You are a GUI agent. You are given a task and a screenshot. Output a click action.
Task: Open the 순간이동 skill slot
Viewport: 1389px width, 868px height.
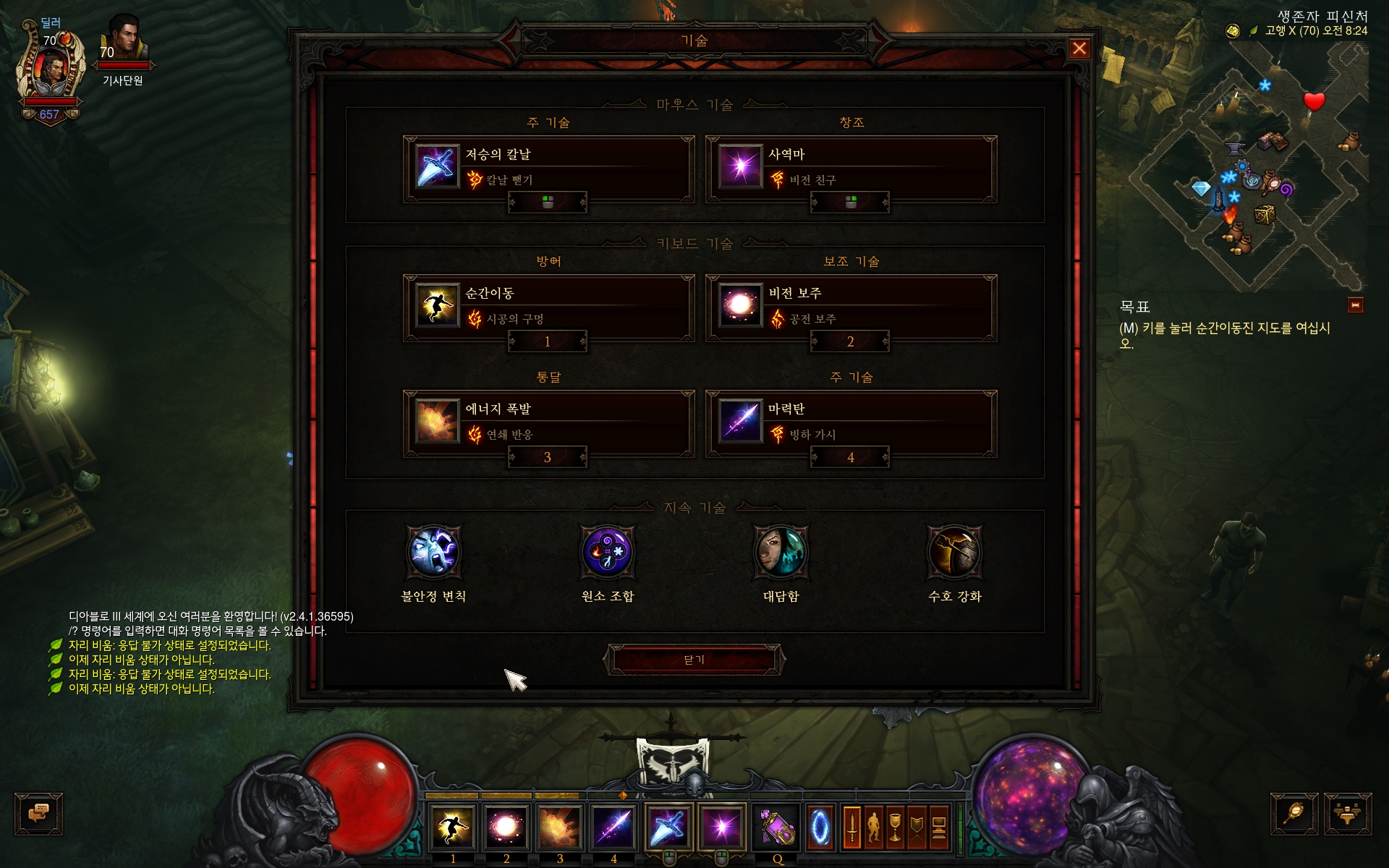pos(548,307)
